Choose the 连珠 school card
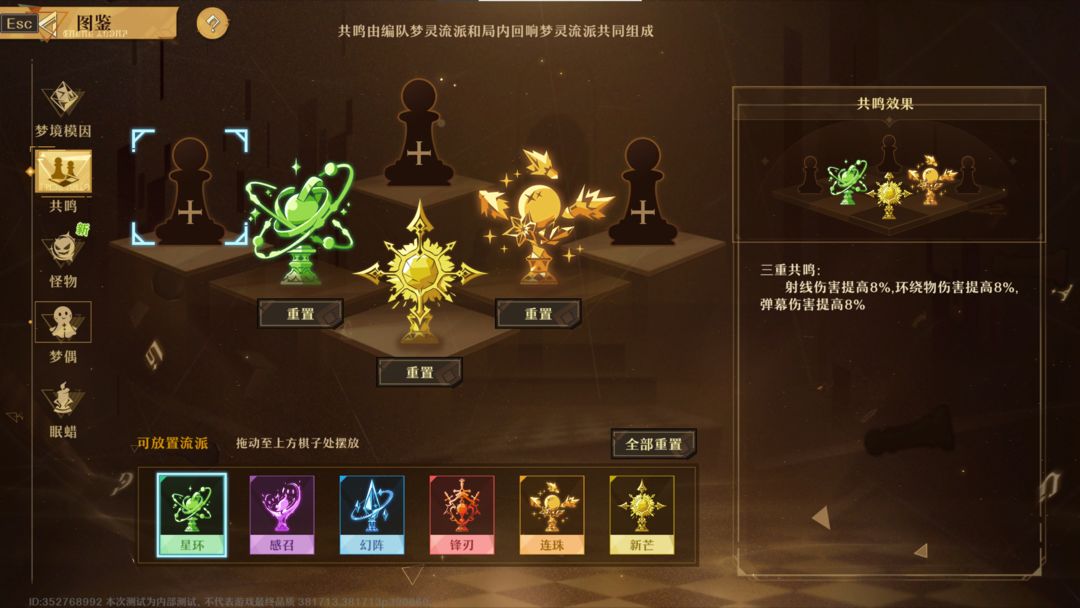This screenshot has width=1080, height=608. [x=552, y=514]
